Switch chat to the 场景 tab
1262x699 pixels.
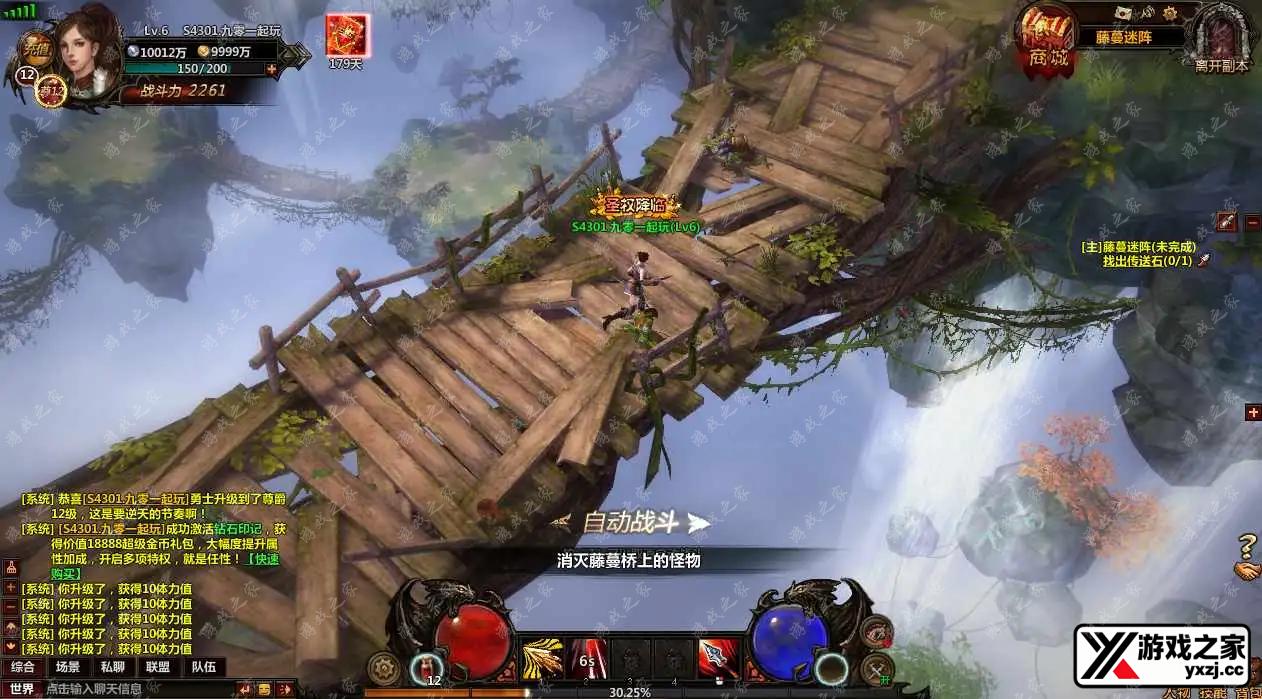[68, 667]
